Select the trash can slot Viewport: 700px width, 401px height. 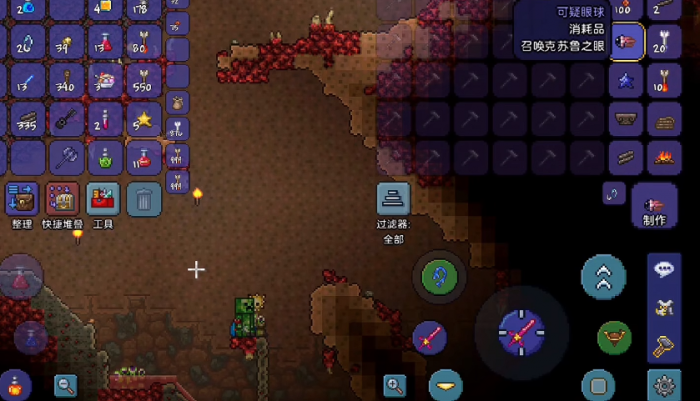tap(144, 198)
